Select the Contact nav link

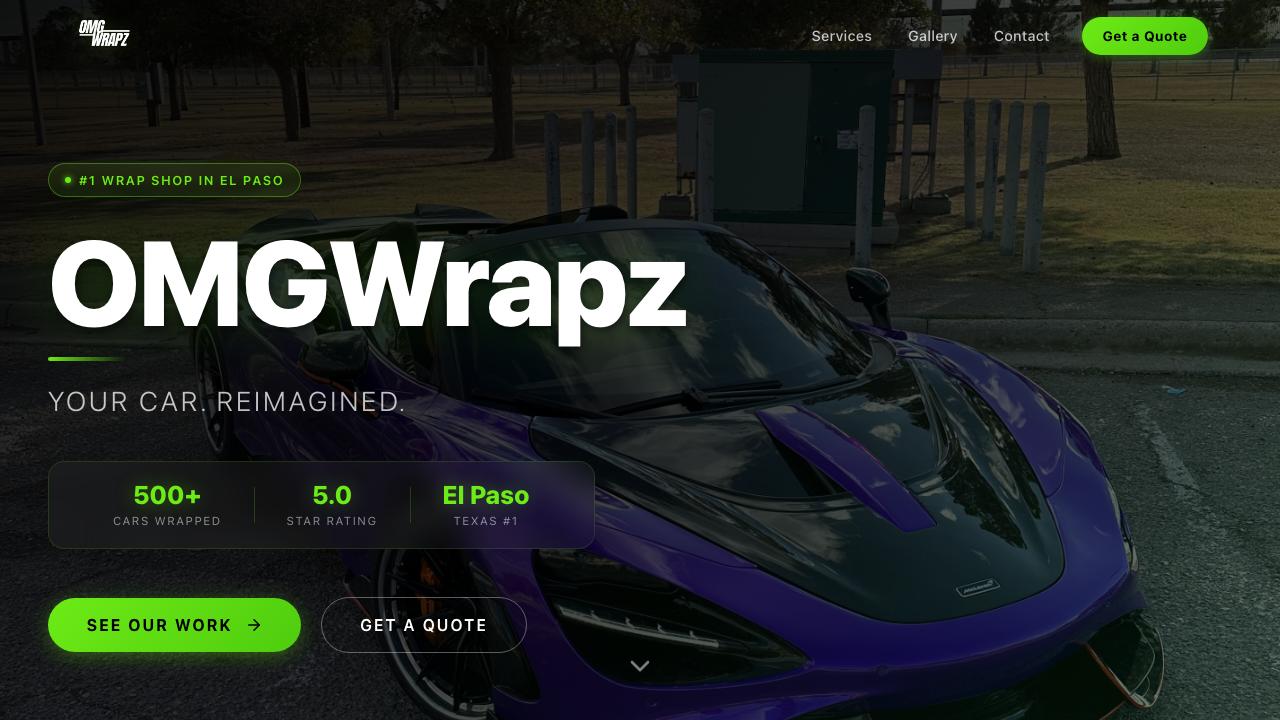1021,36
